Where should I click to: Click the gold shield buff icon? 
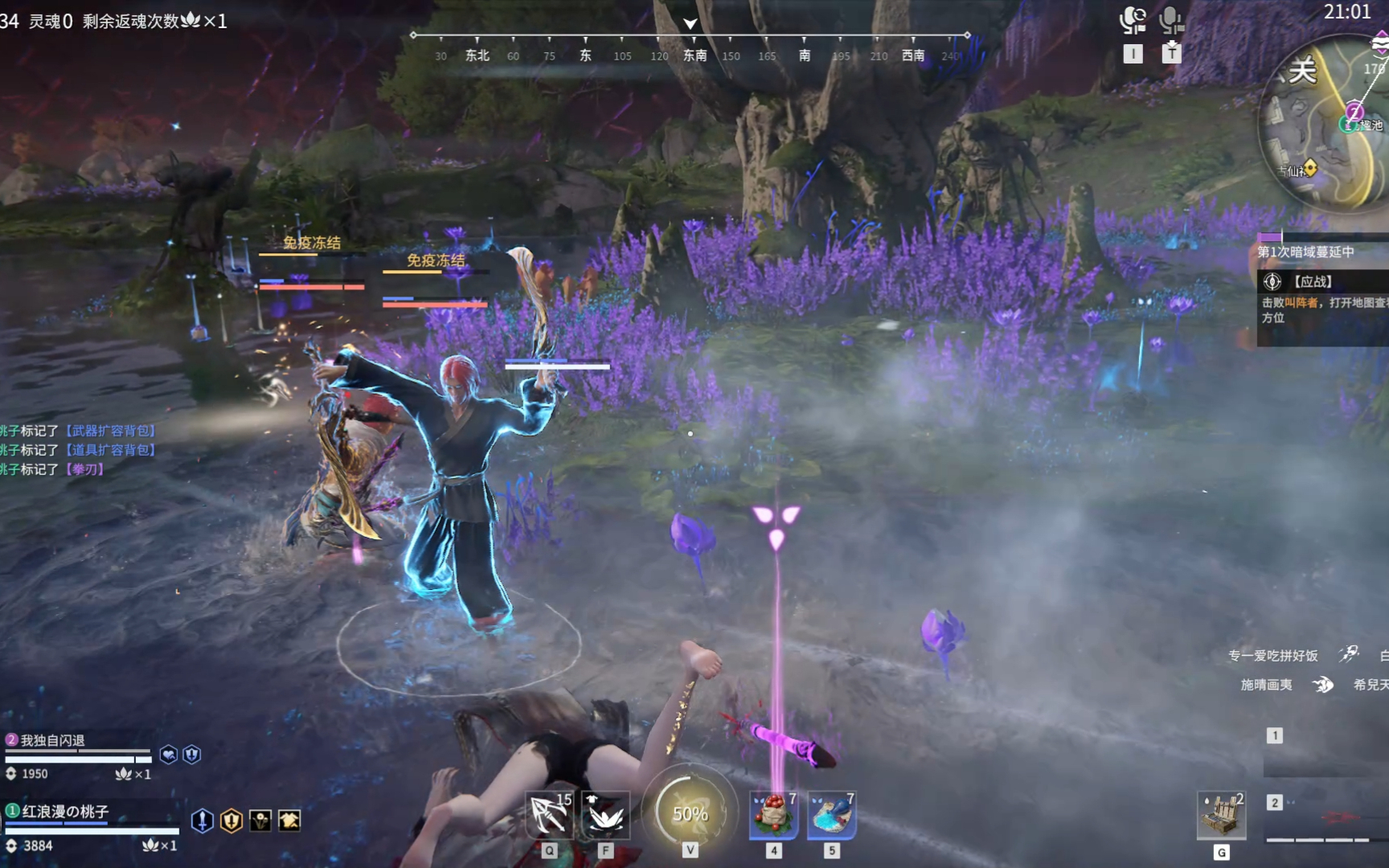pyautogui.click(x=231, y=821)
